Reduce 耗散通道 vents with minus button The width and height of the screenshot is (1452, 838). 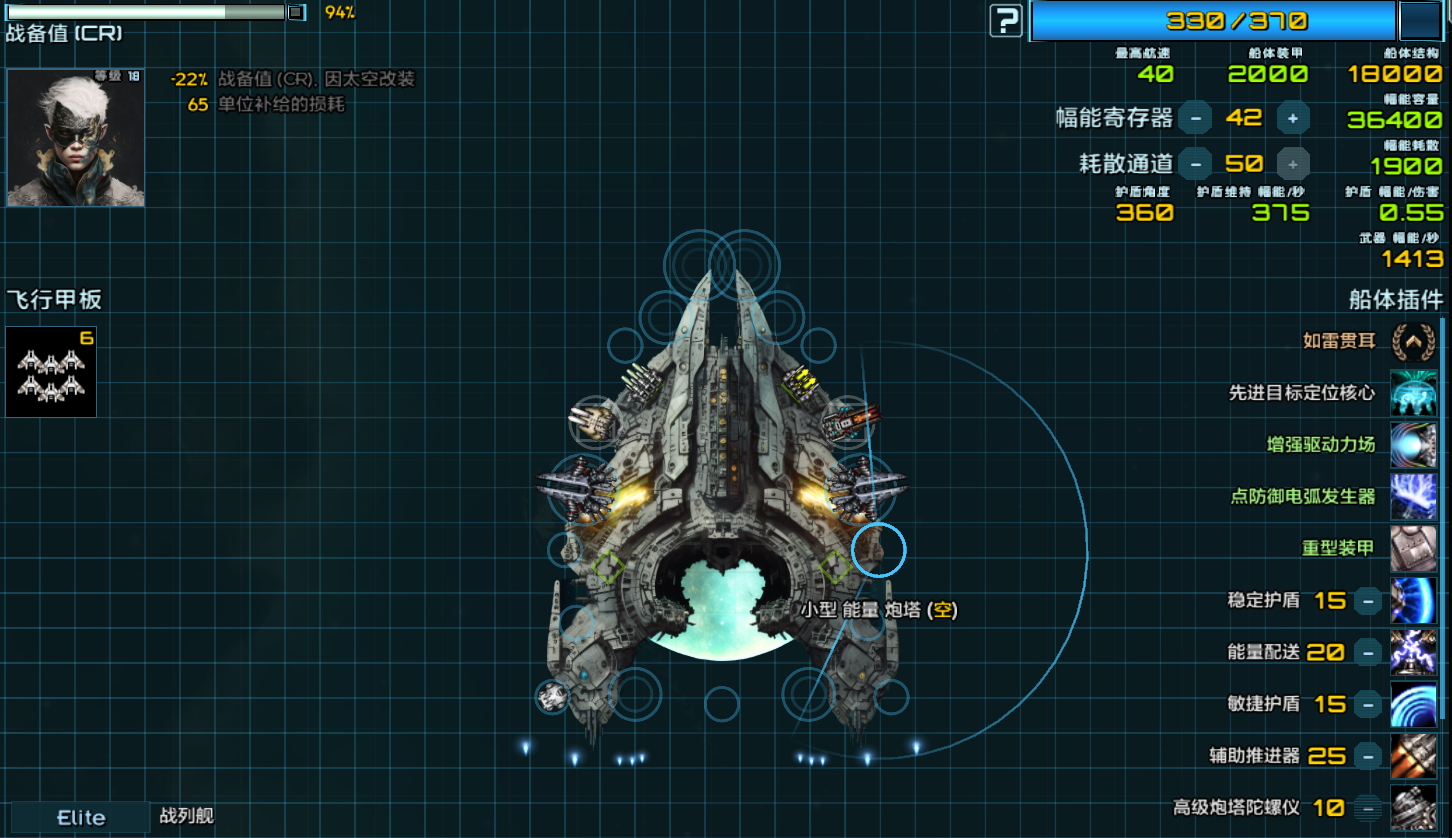click(1195, 164)
